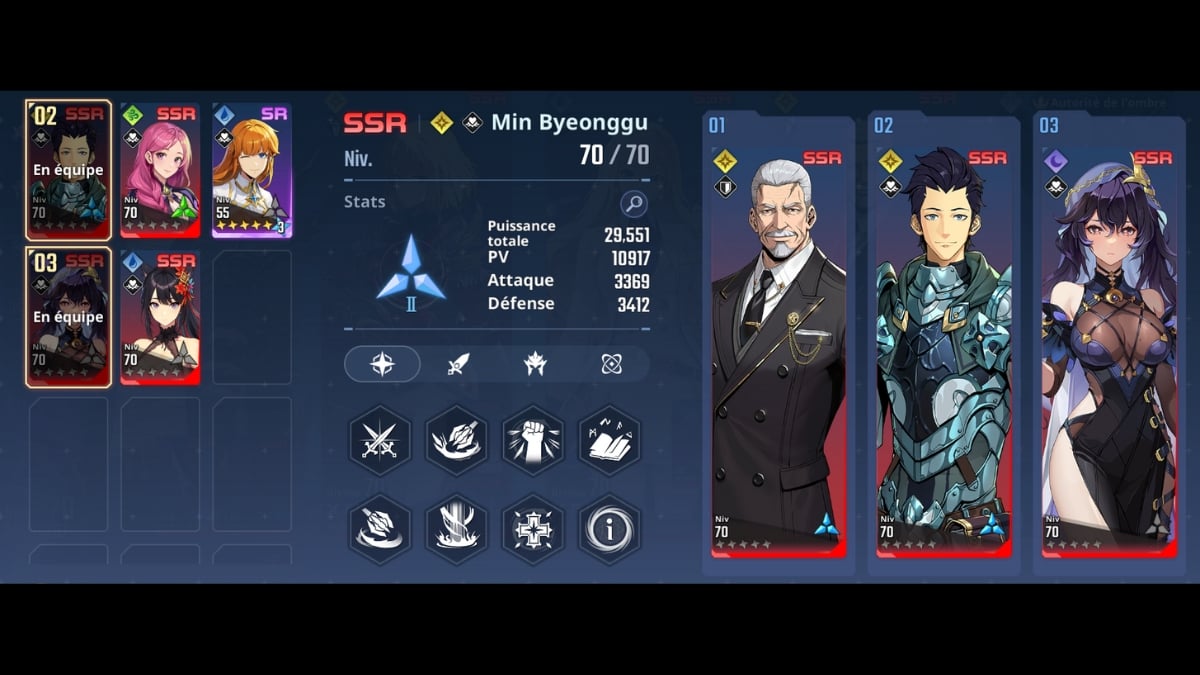Choose team slot 02 armored hunter card
Image resolution: width=1200 pixels, height=675 pixels.
coord(944,345)
